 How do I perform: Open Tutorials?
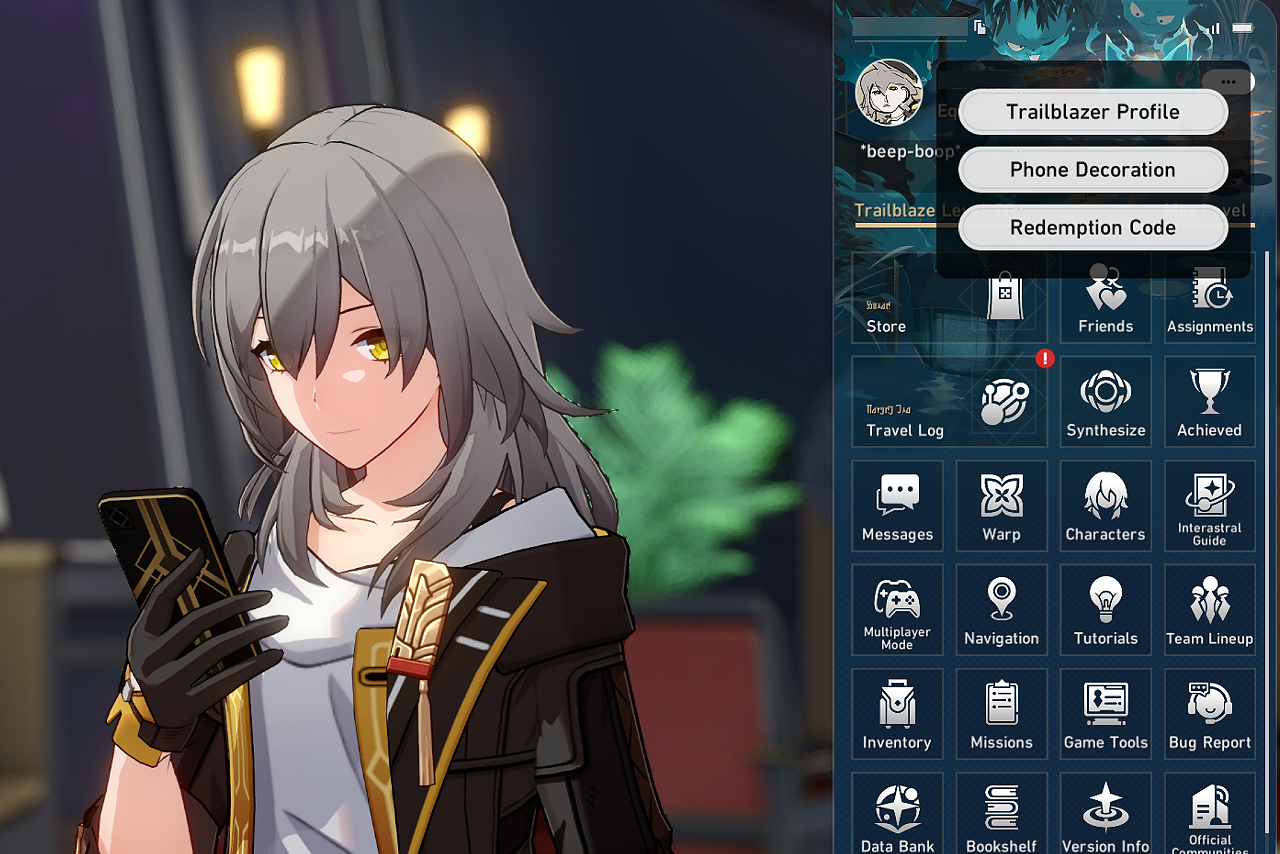[x=1105, y=610]
